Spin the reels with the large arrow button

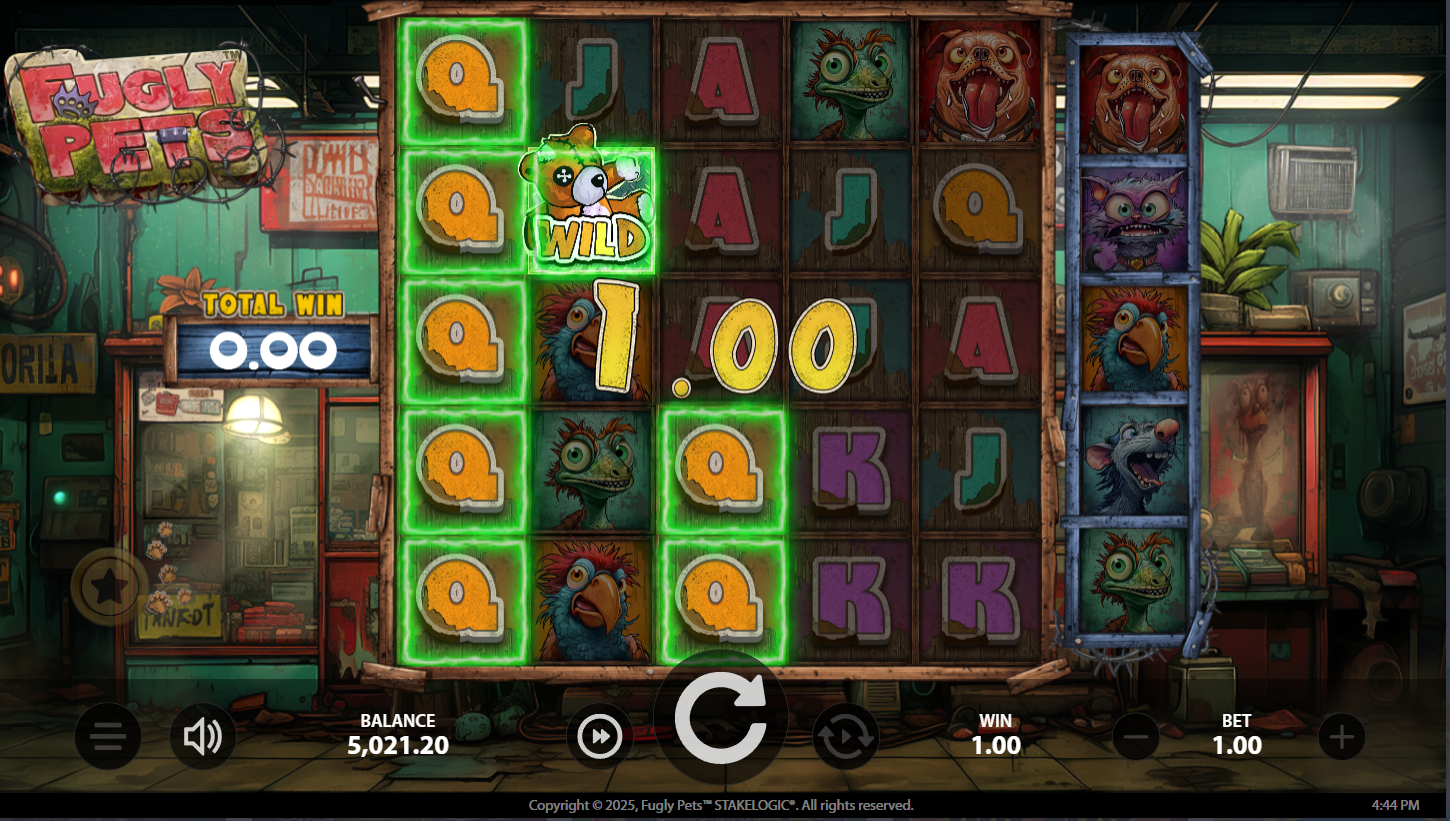pos(720,717)
